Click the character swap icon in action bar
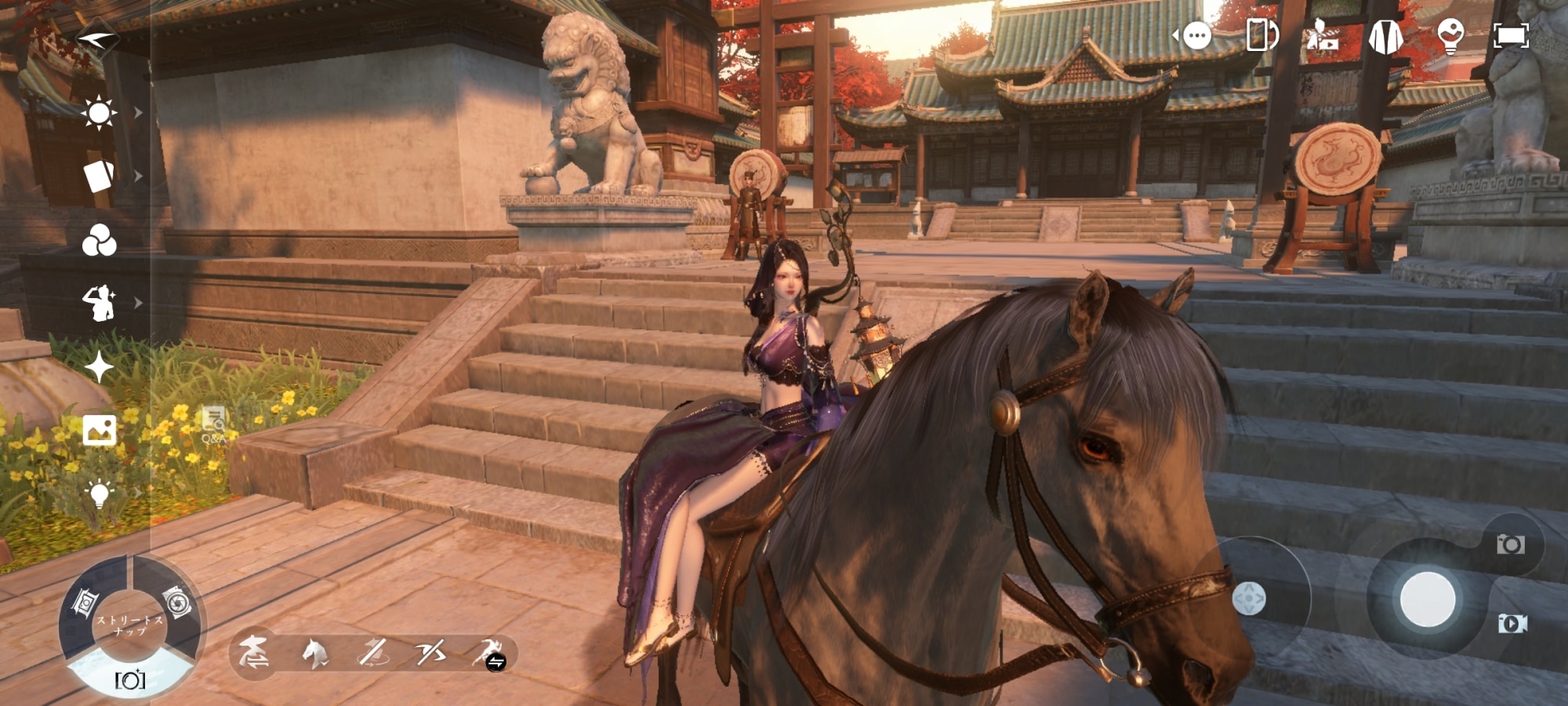1568x706 pixels. pyautogui.click(x=254, y=653)
